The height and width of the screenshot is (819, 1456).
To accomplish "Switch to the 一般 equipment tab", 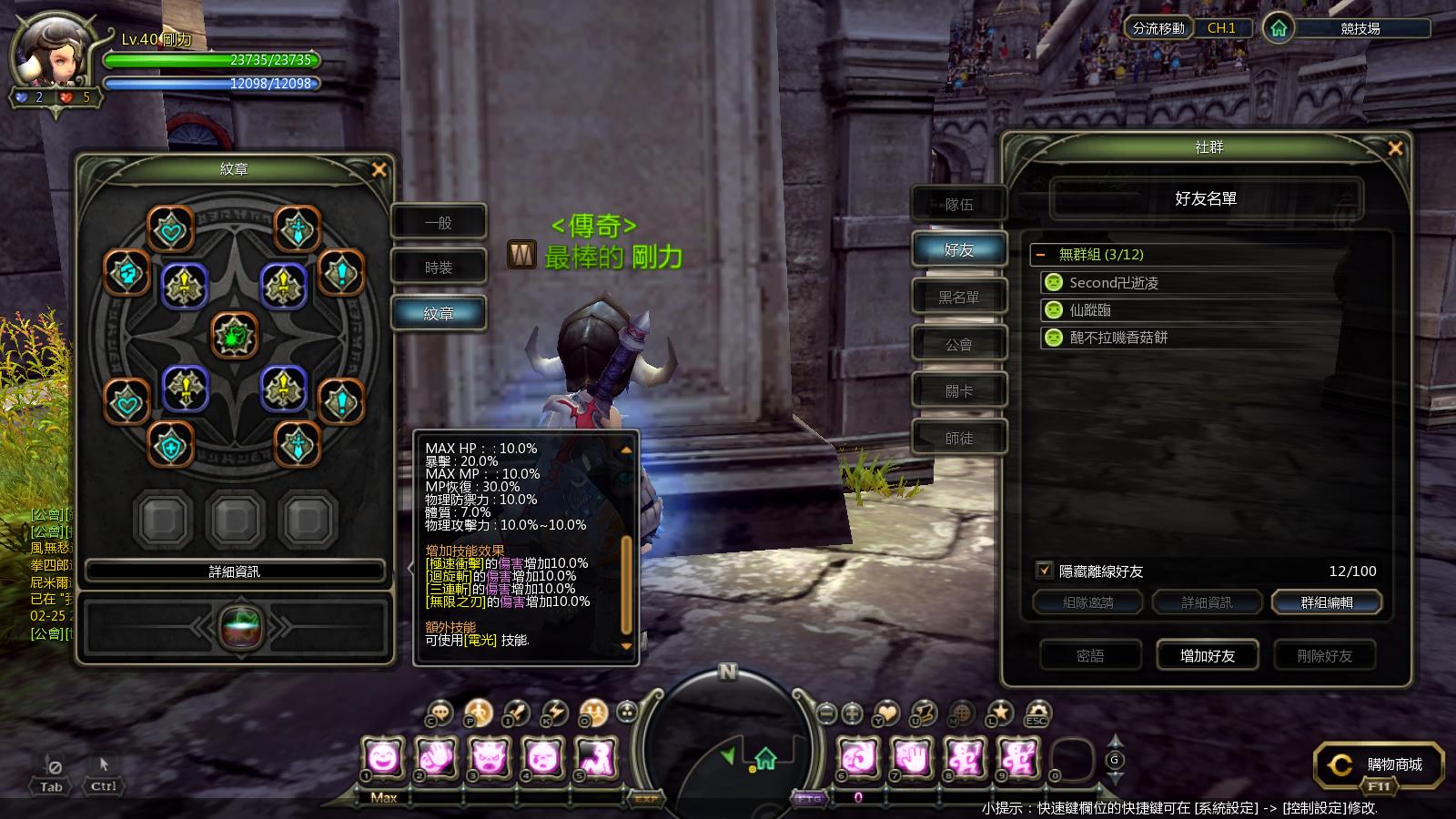I will point(439,223).
